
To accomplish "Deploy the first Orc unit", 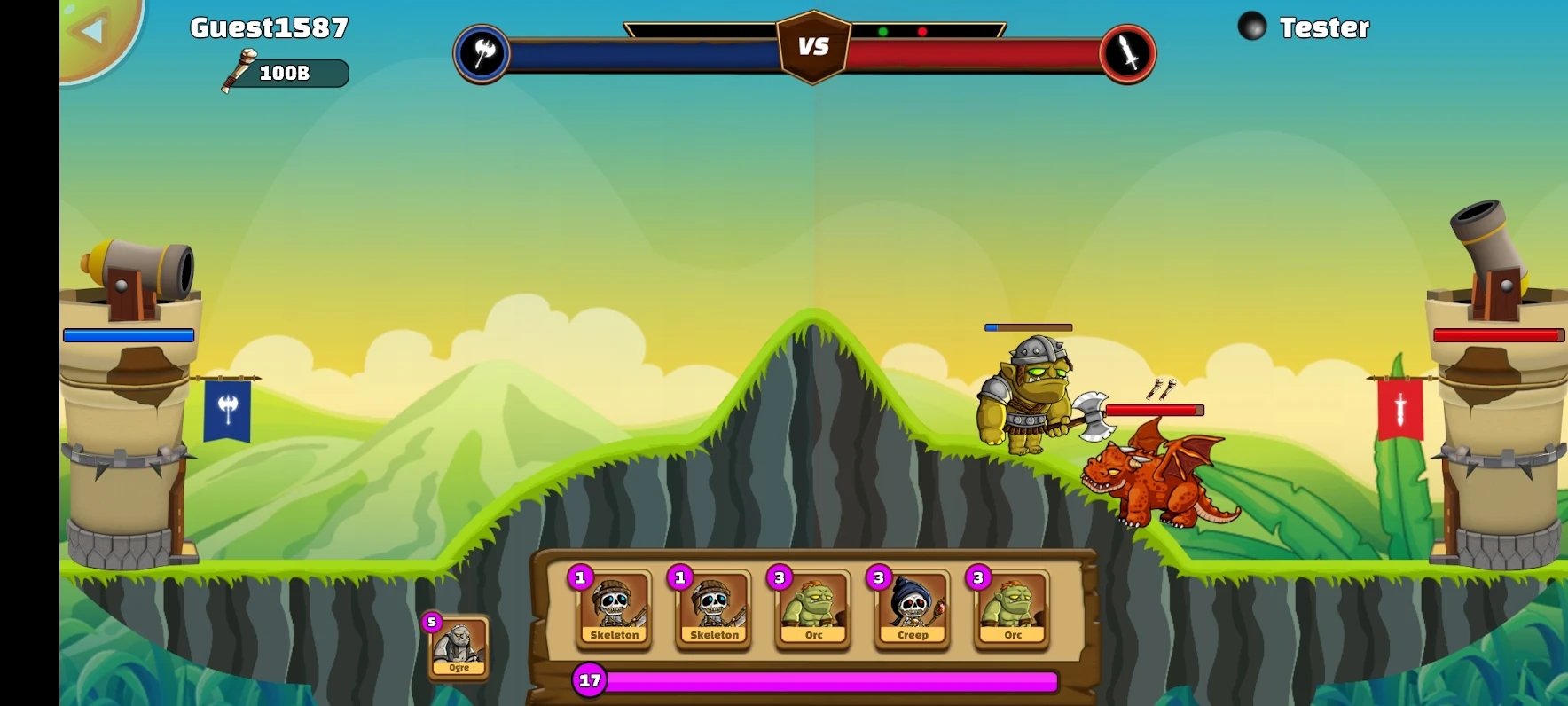I will (x=812, y=610).
